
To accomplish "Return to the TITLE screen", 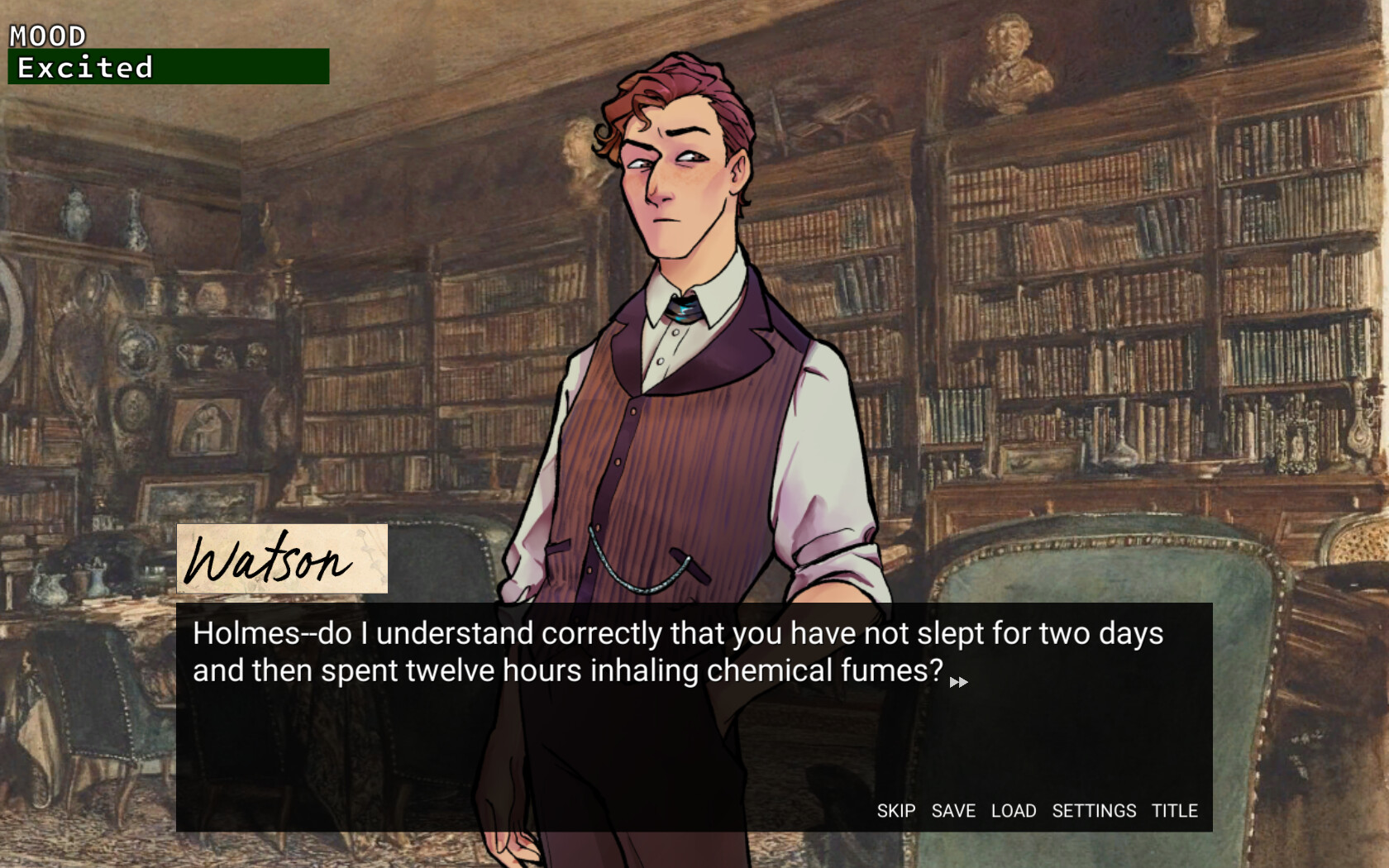I will [x=1175, y=811].
